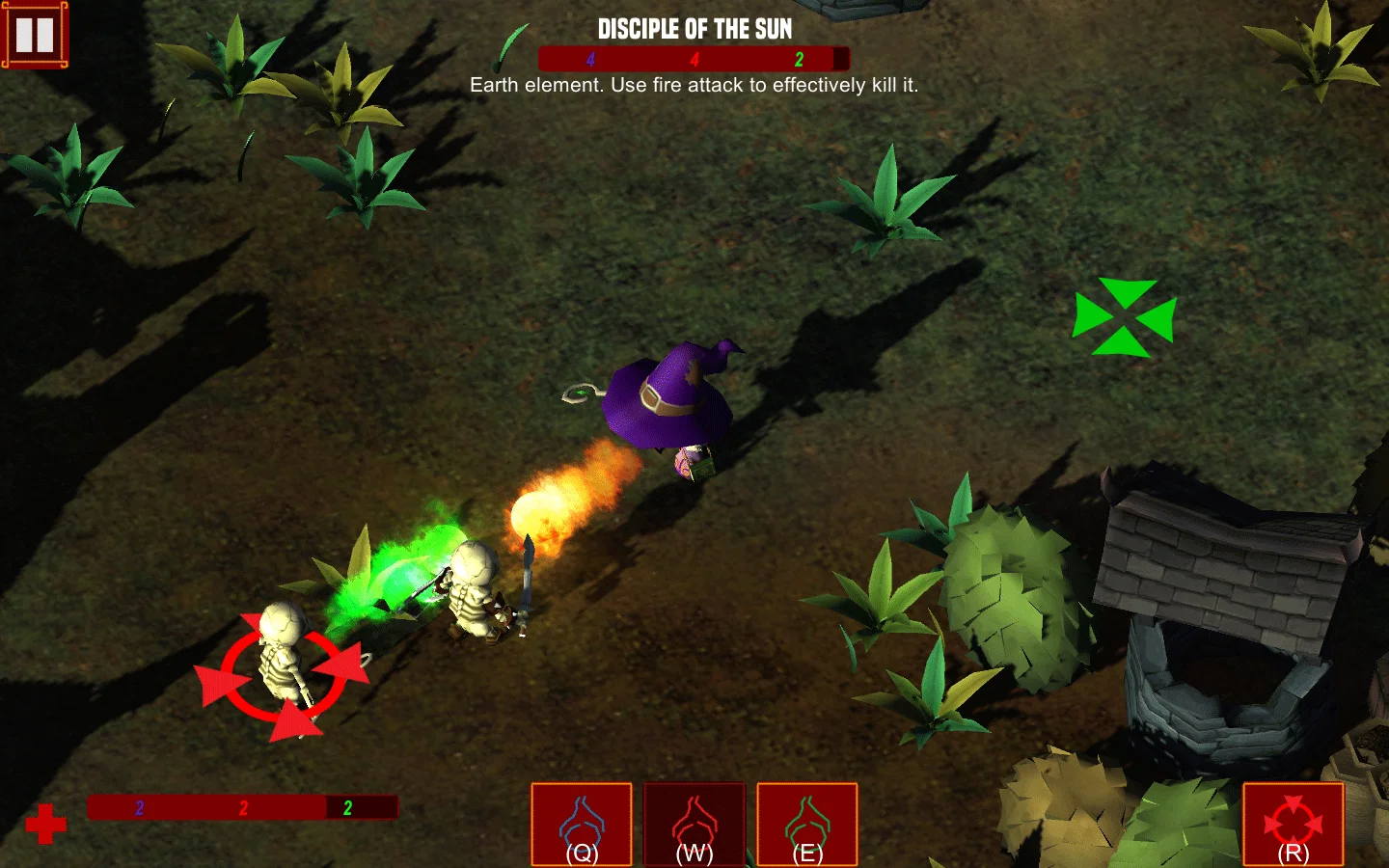
Task: Pause the game with the top-left button
Action: [x=35, y=36]
